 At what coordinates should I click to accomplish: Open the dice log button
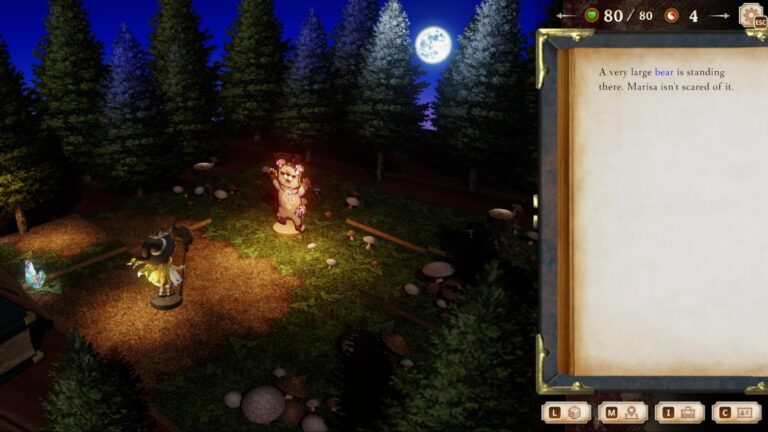[566, 412]
